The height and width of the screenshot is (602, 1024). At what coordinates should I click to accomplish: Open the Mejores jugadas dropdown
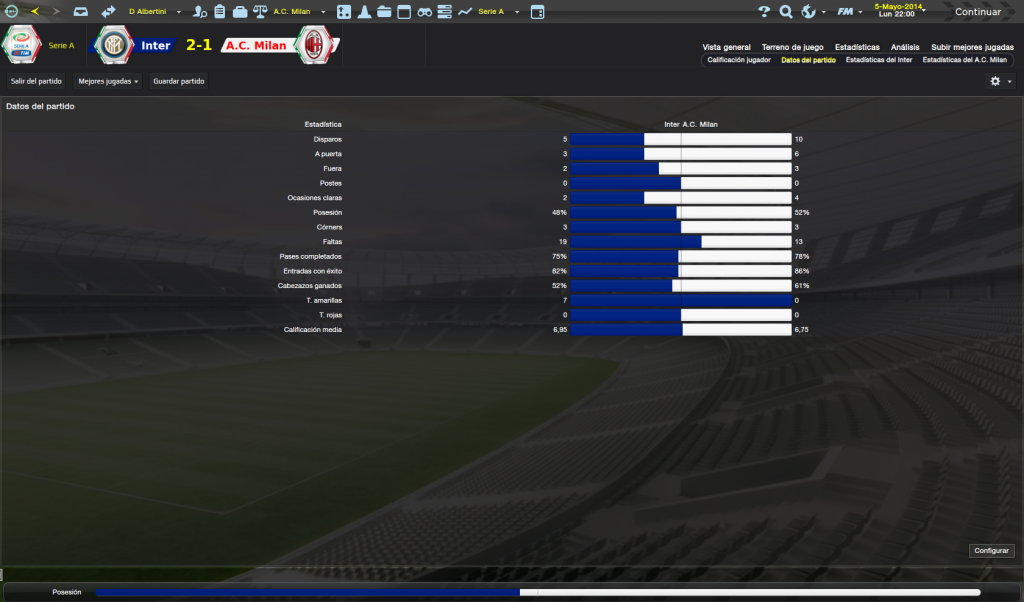[x=108, y=81]
